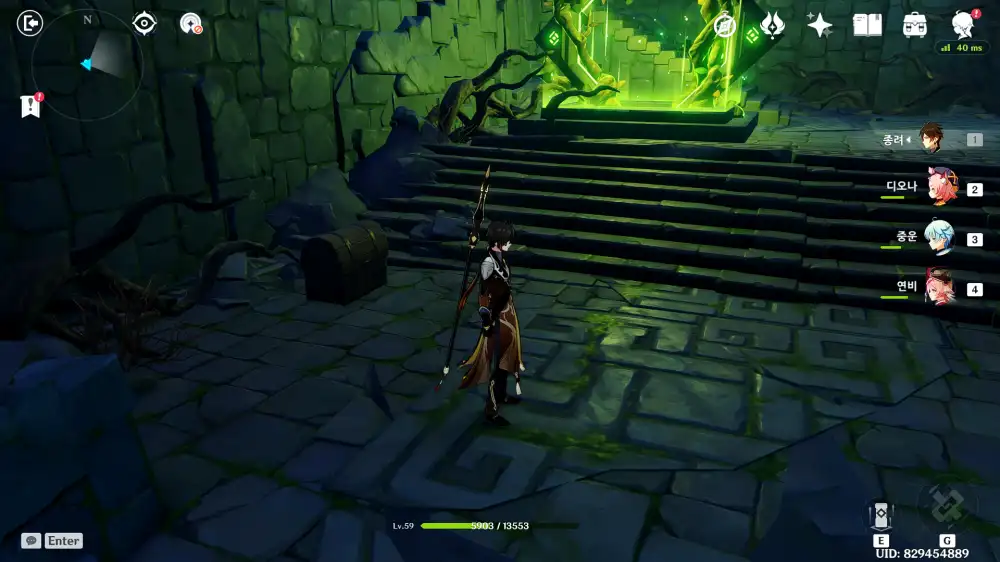Switch to party member 중운
1000x562 pixels.
(940, 238)
